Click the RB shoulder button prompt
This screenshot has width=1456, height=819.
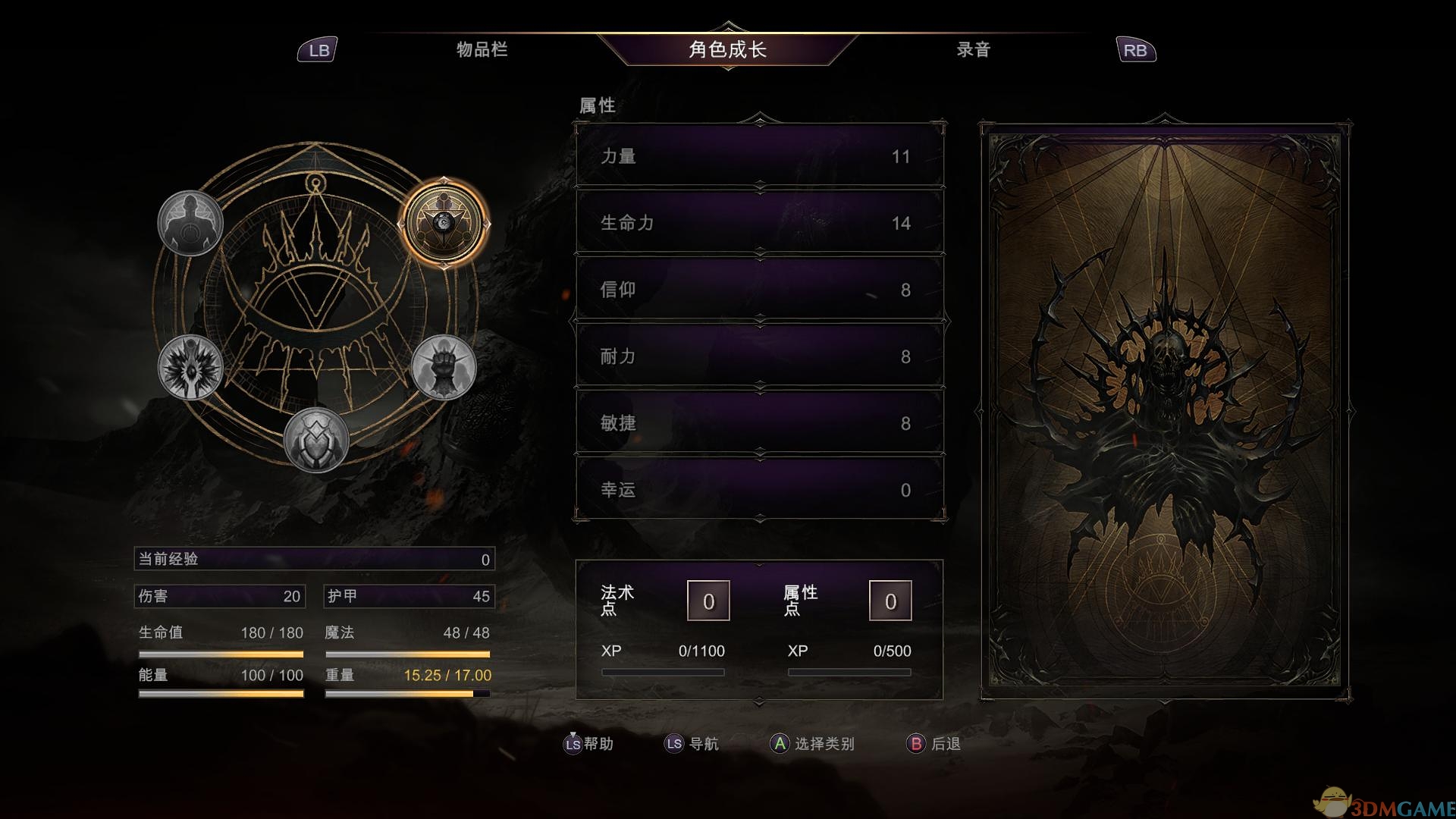(1135, 50)
